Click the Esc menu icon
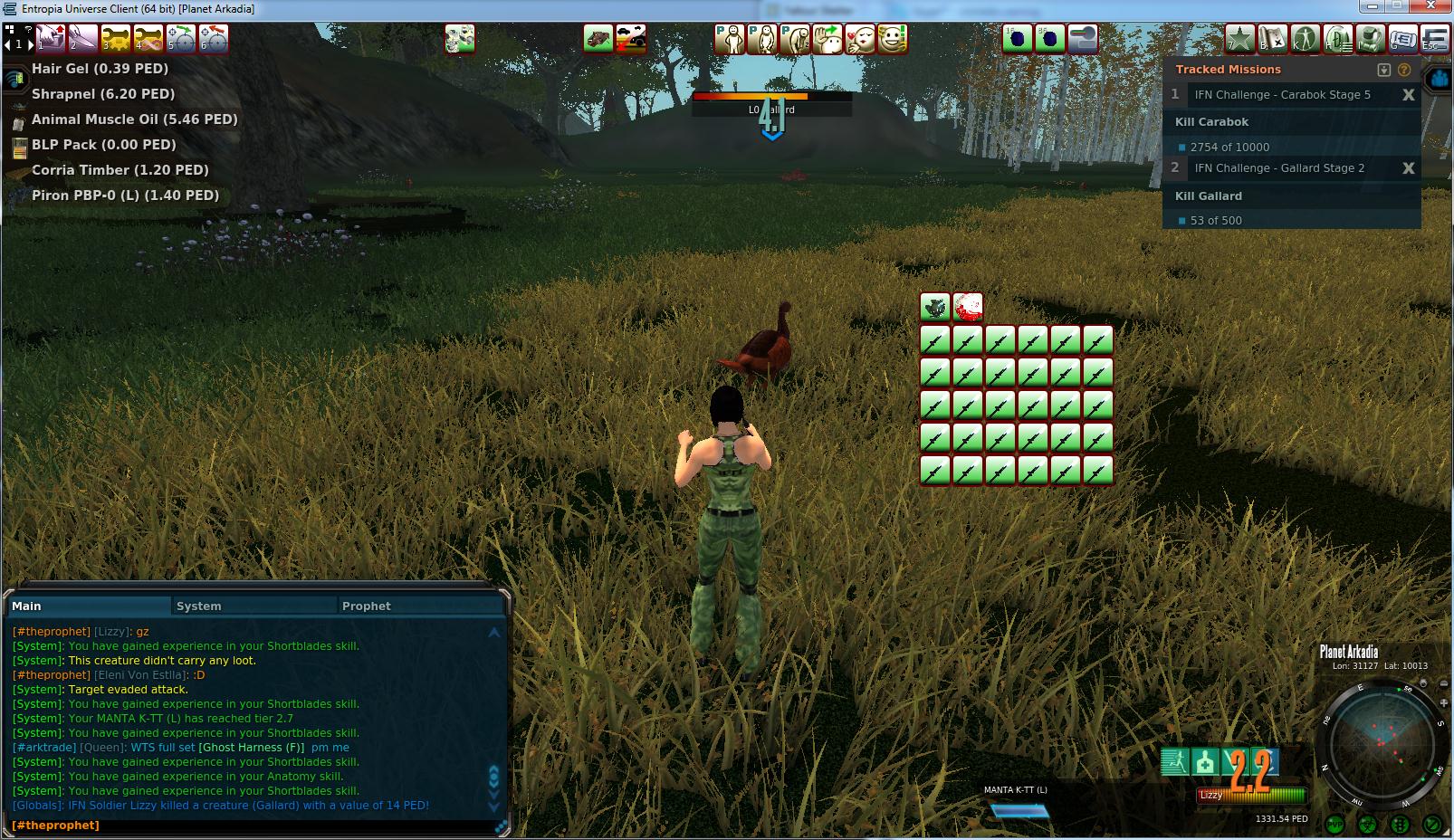 [1436, 39]
